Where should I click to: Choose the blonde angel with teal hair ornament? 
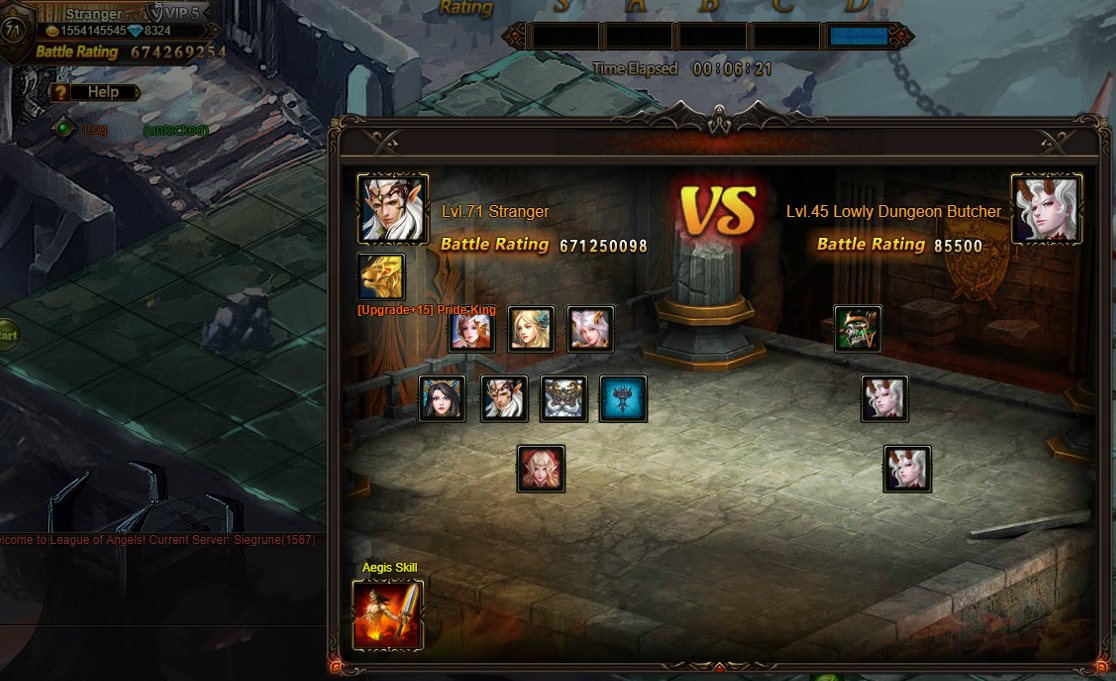[531, 329]
